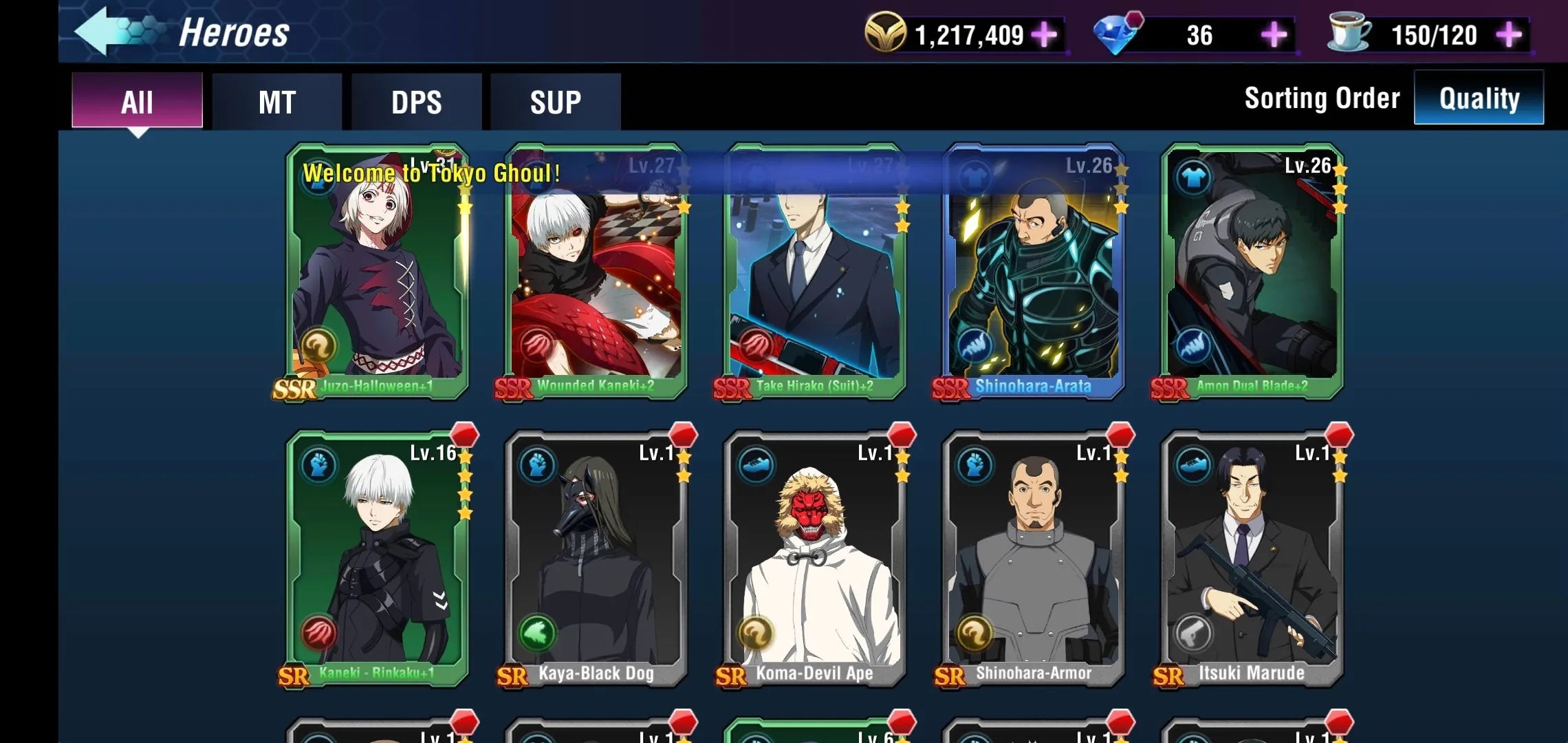
Task: Add more gold coins with the plus
Action: (1044, 34)
